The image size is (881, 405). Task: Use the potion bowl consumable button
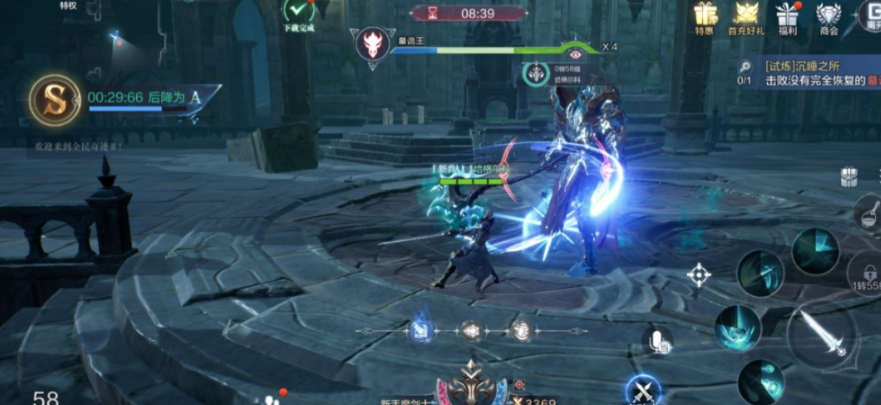(867, 213)
